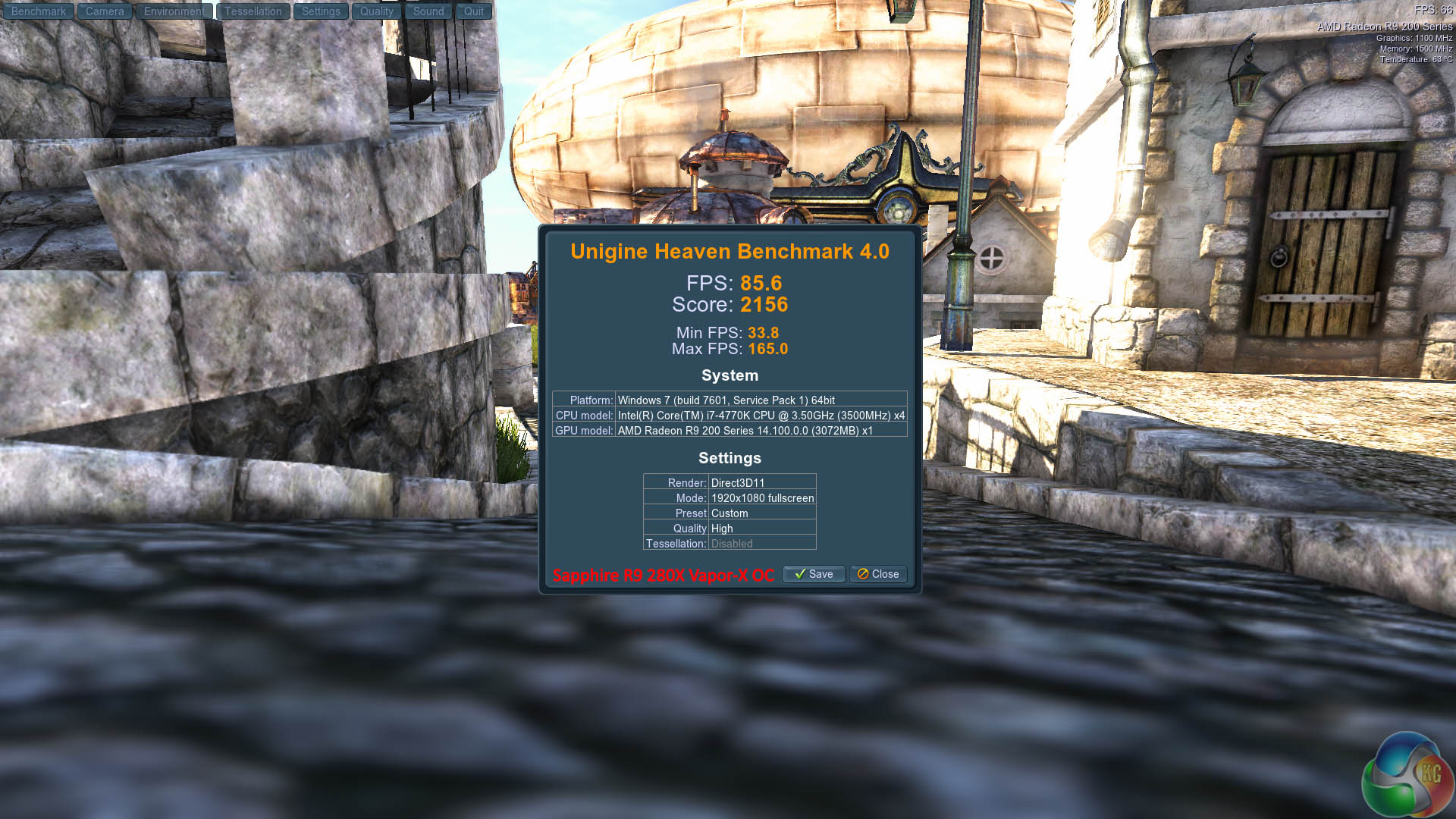Viewport: 1456px width, 819px height.
Task: Quit the Heaven benchmark
Action: (473, 11)
